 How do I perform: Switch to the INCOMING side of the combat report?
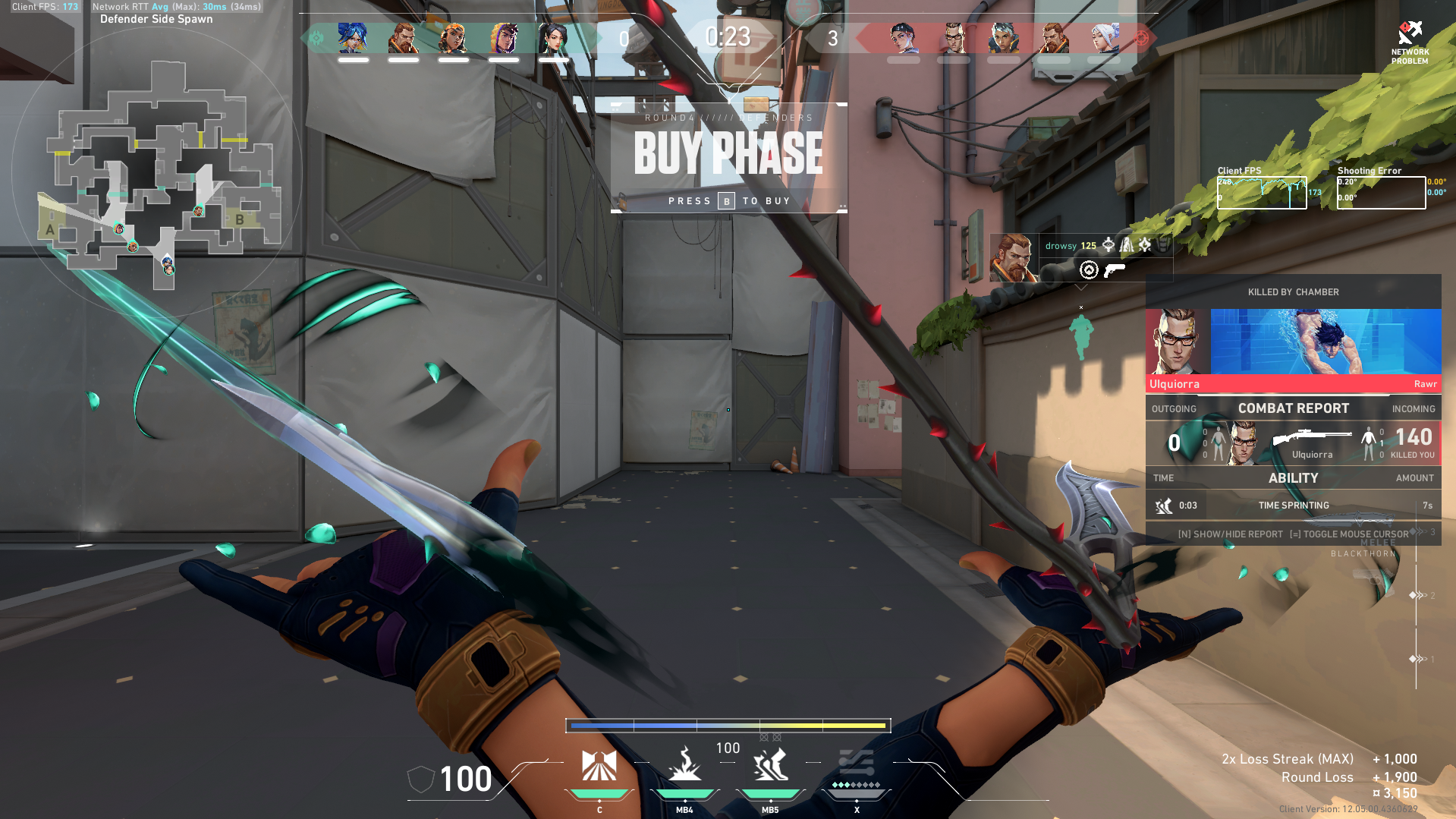click(x=1413, y=408)
